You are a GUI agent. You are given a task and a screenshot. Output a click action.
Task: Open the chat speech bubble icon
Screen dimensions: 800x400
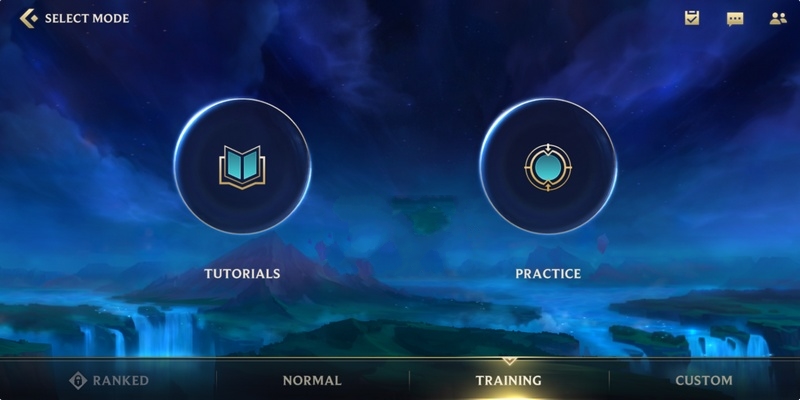[x=735, y=18]
